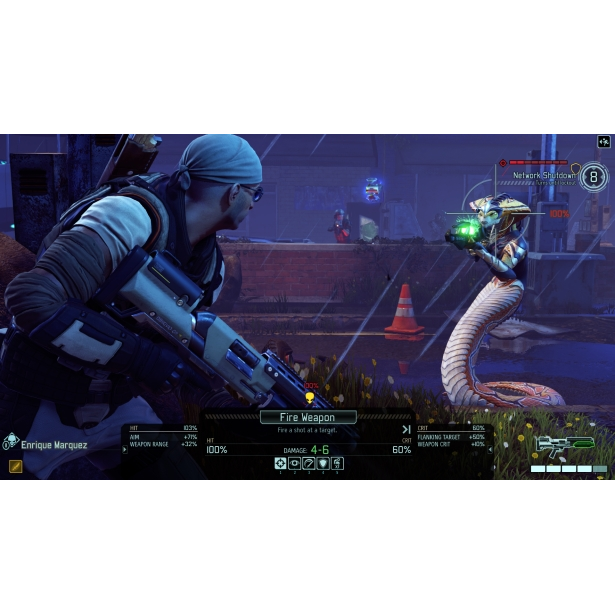This screenshot has height=615, width=615.
Task: Target the enemy head icon above ability bar
Action: point(309,398)
